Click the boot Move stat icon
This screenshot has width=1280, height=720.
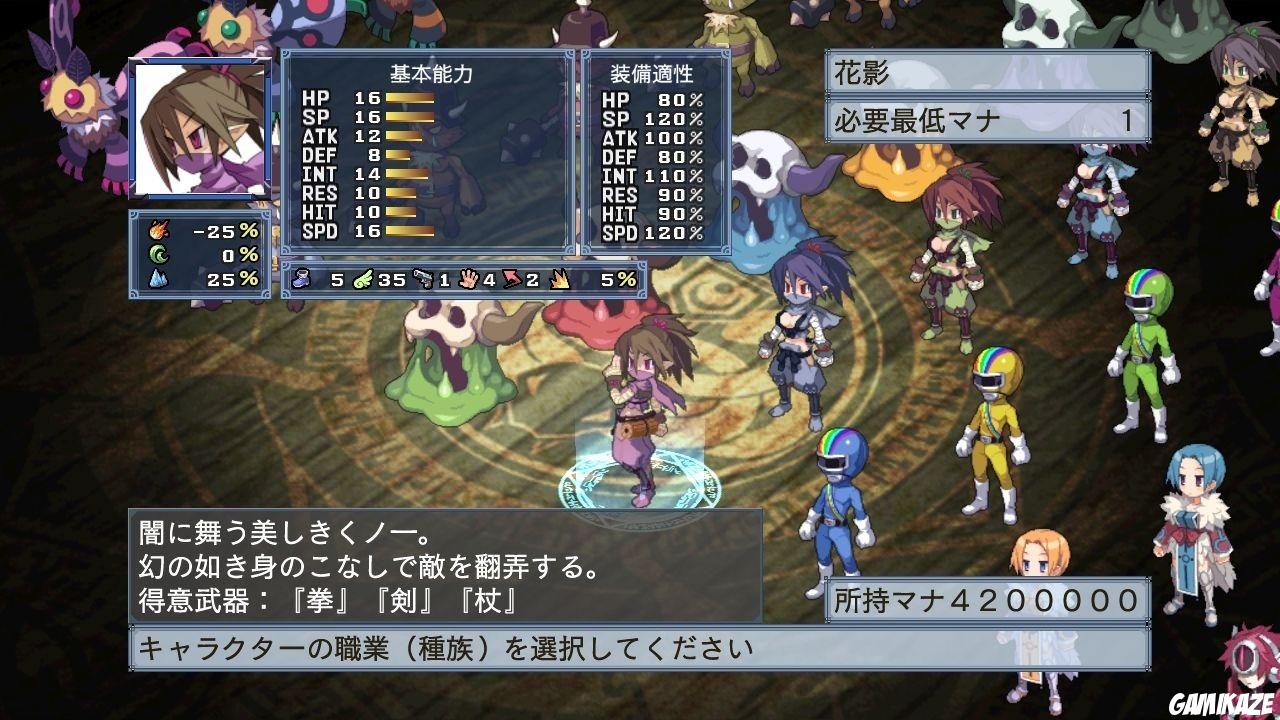pos(302,282)
